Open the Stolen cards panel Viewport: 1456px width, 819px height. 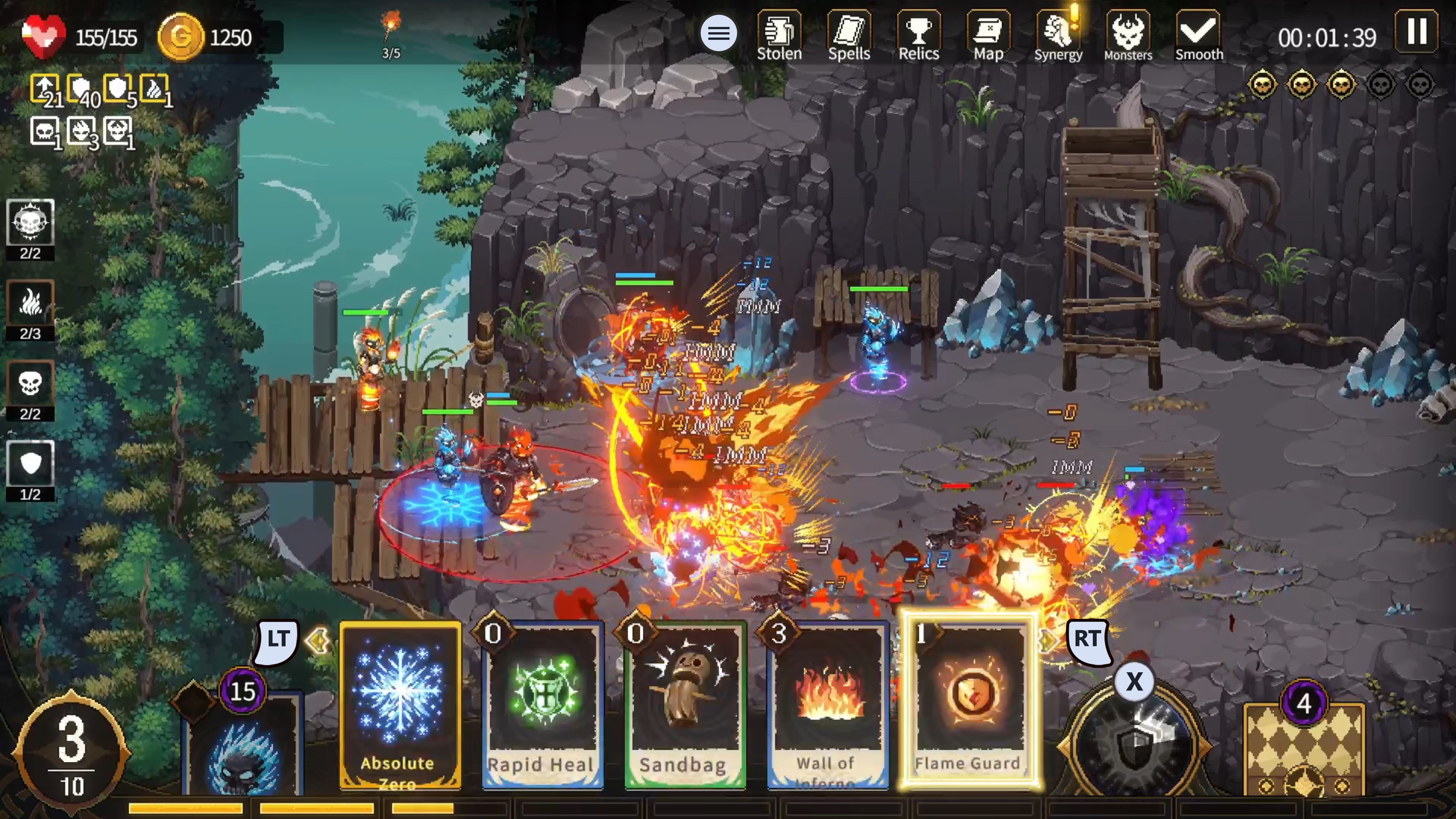(779, 35)
